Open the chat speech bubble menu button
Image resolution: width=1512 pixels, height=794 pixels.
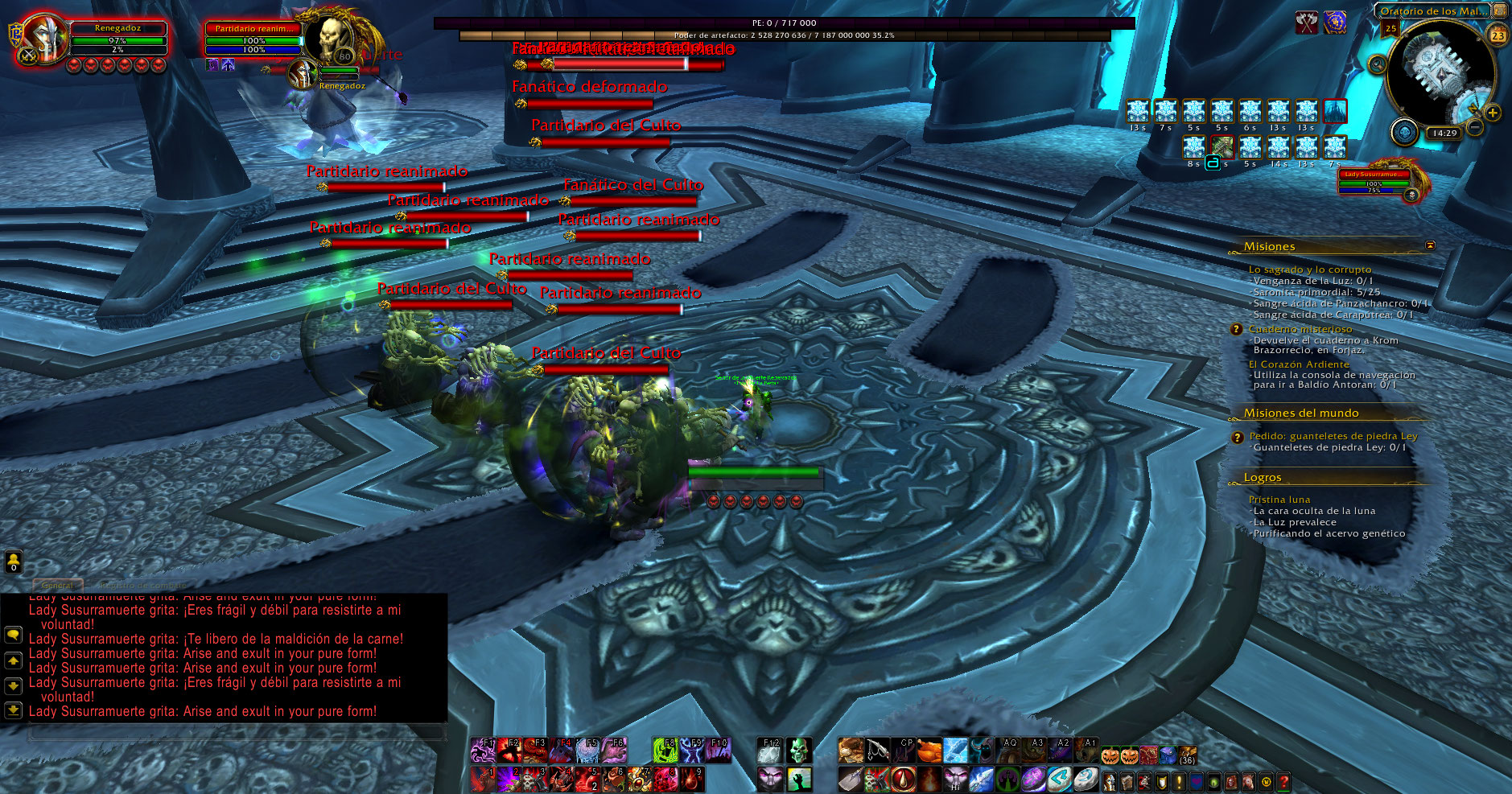pyautogui.click(x=13, y=635)
